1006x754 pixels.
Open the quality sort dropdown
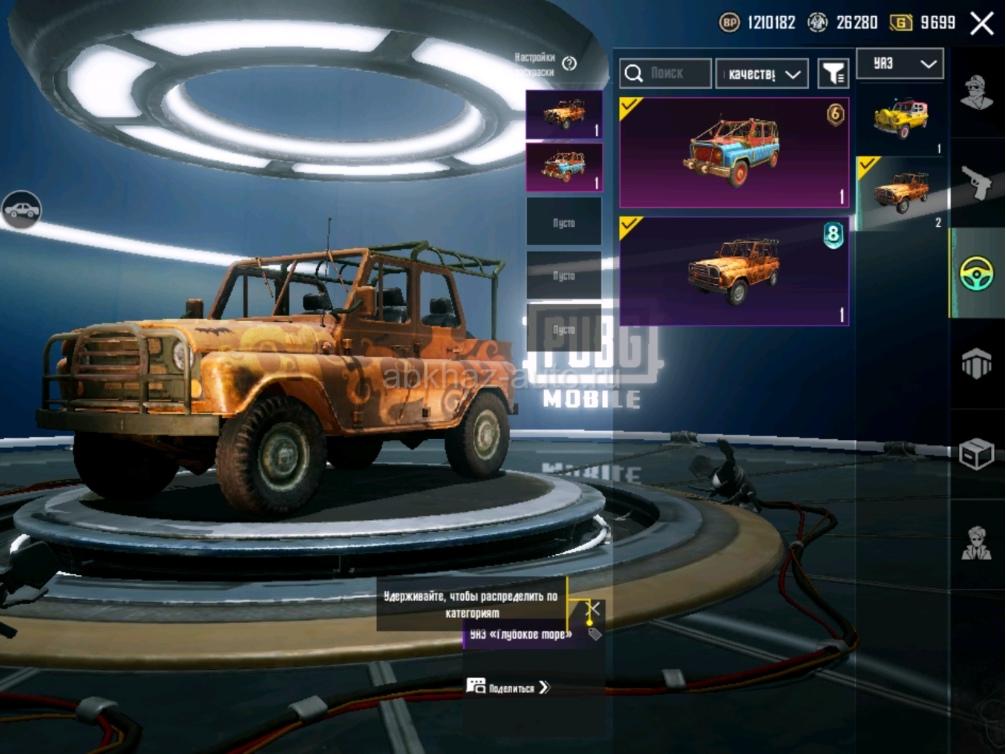(762, 73)
